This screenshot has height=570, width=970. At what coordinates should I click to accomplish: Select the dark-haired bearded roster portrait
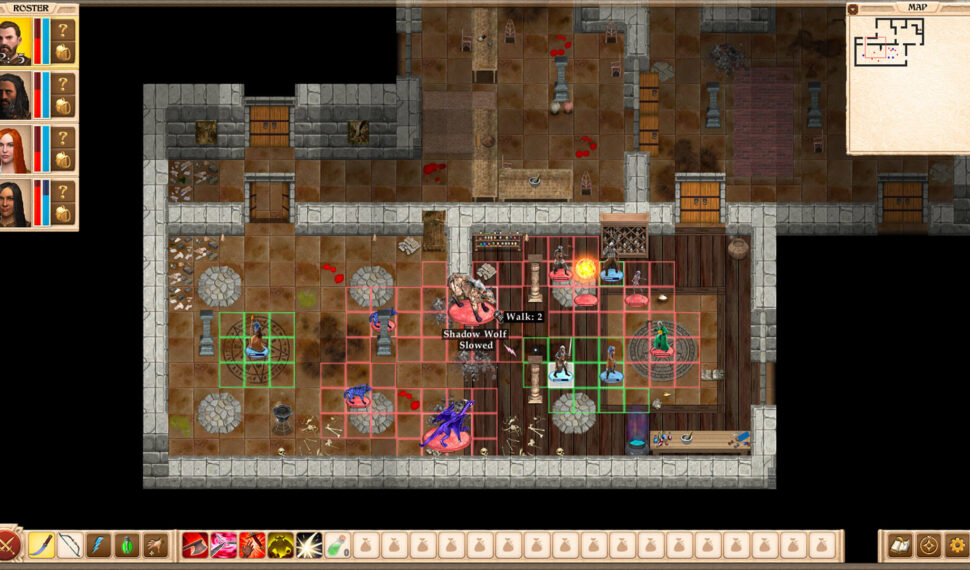coord(15,96)
